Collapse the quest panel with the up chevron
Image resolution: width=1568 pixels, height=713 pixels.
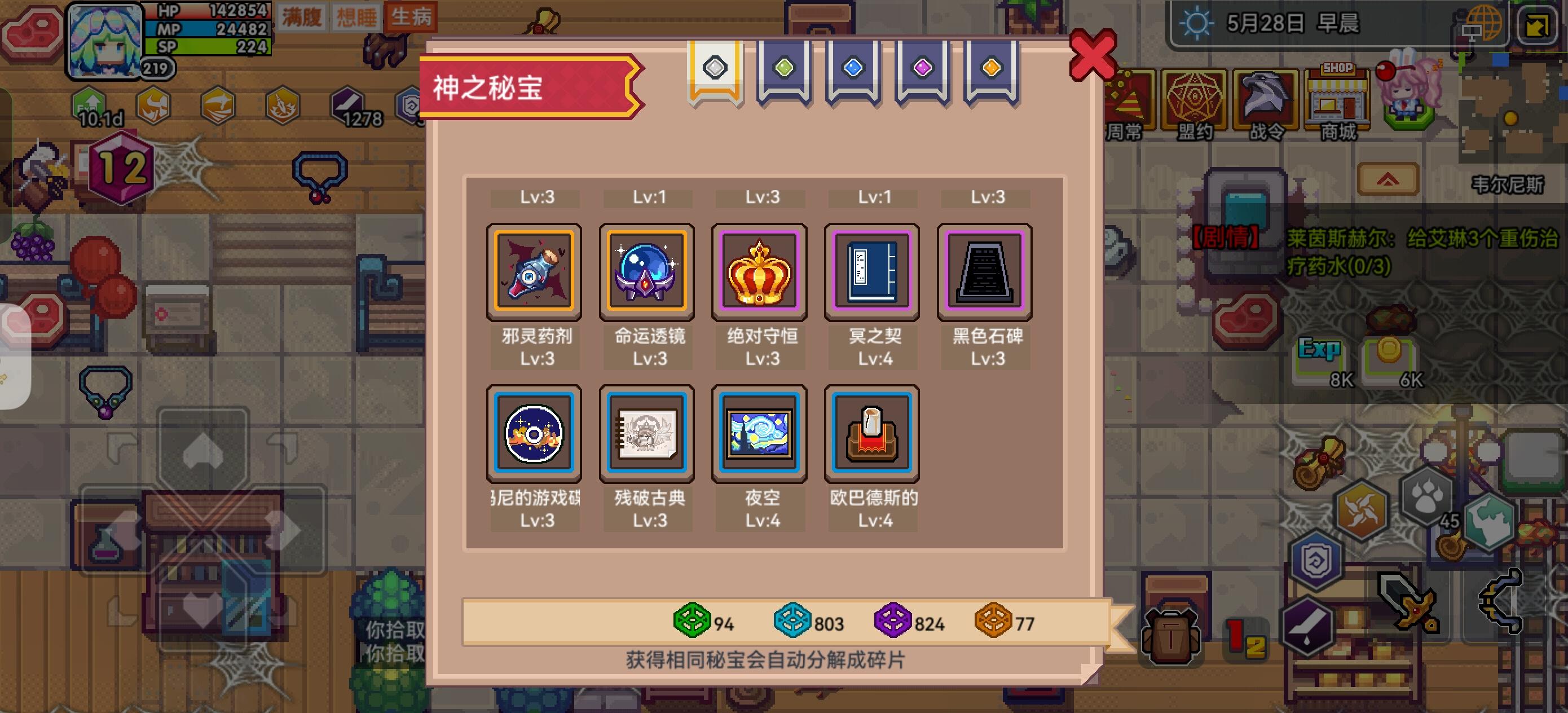pos(1390,179)
